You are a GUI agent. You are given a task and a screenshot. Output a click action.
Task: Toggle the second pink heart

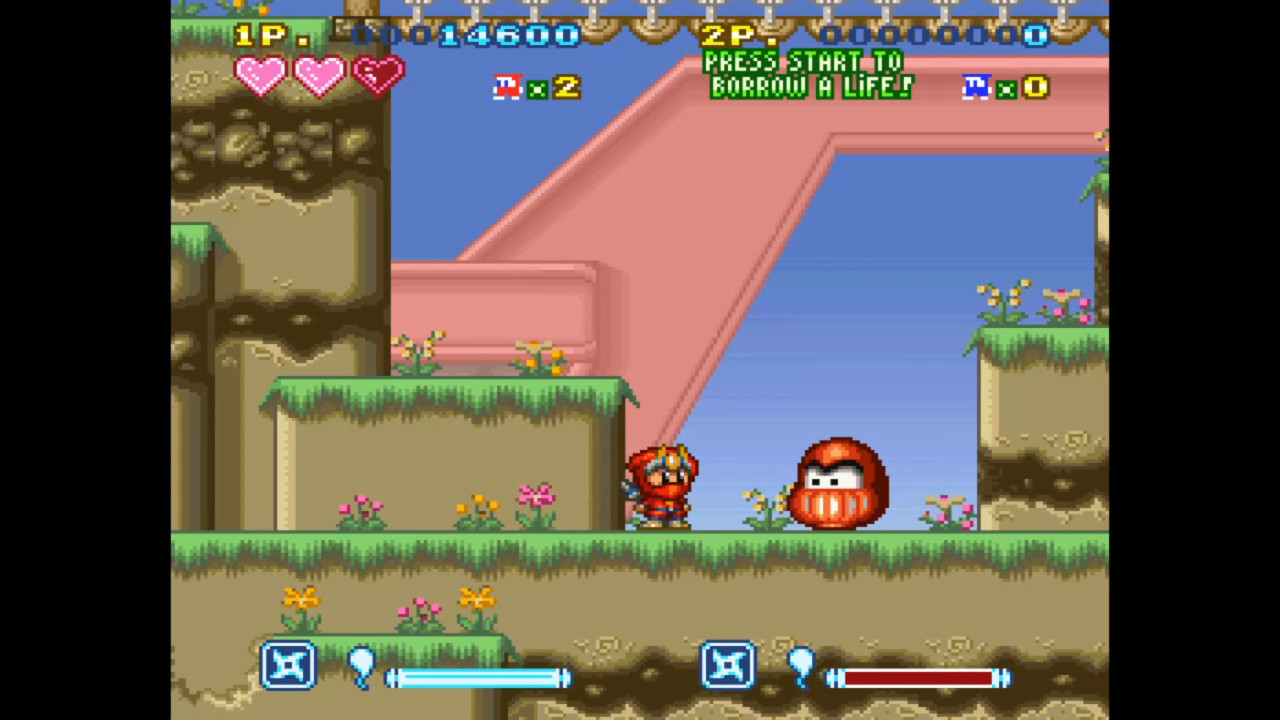tap(320, 75)
